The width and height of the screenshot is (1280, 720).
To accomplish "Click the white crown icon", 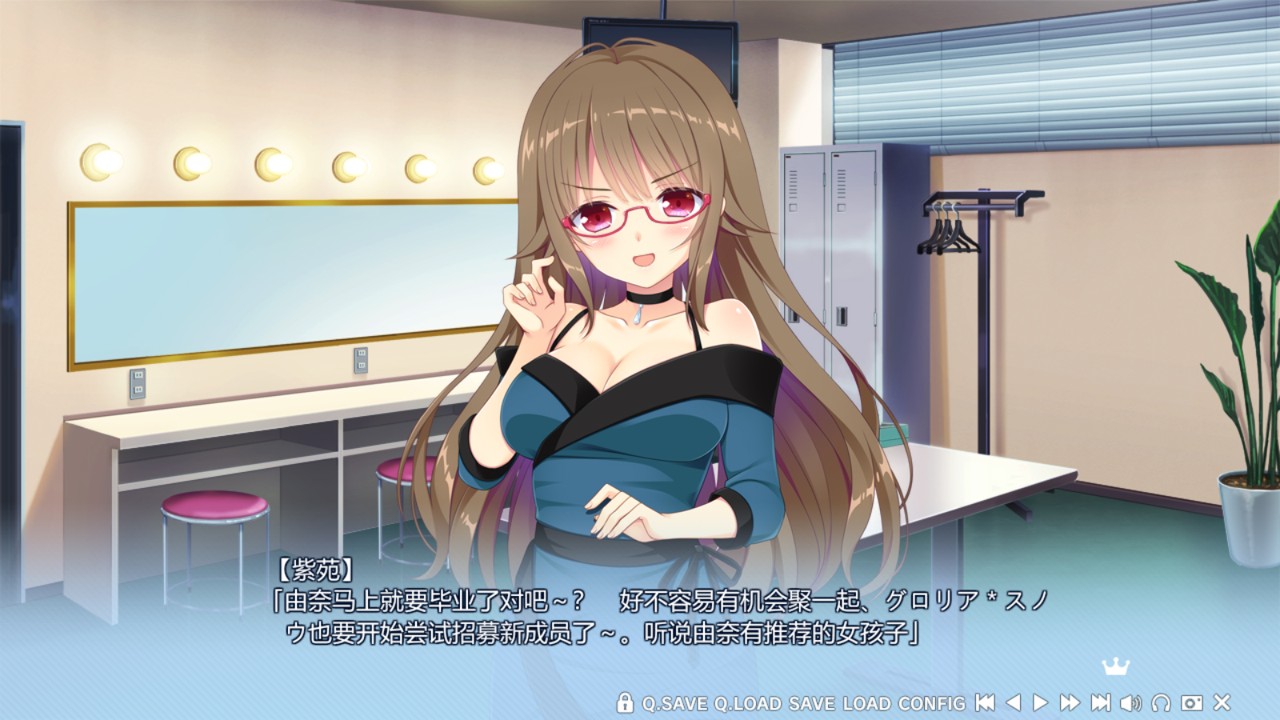I will pyautogui.click(x=1114, y=667).
